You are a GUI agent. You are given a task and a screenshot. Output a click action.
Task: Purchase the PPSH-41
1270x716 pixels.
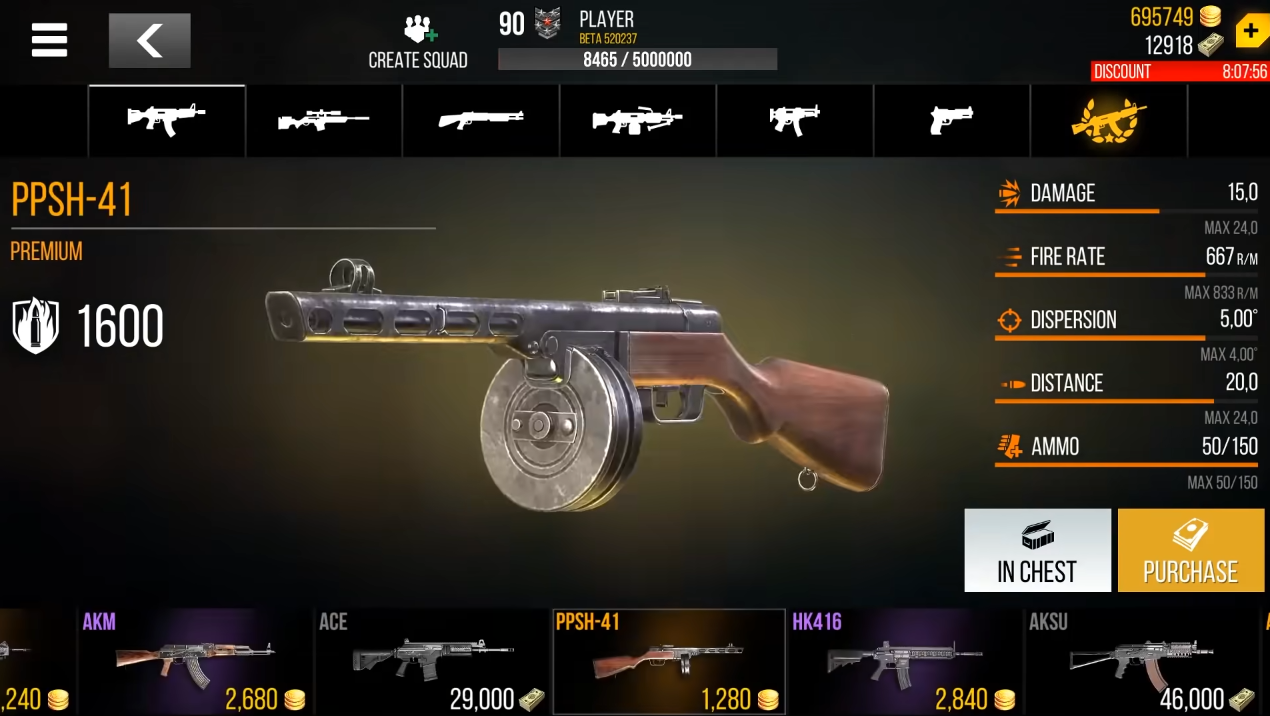[1190, 550]
